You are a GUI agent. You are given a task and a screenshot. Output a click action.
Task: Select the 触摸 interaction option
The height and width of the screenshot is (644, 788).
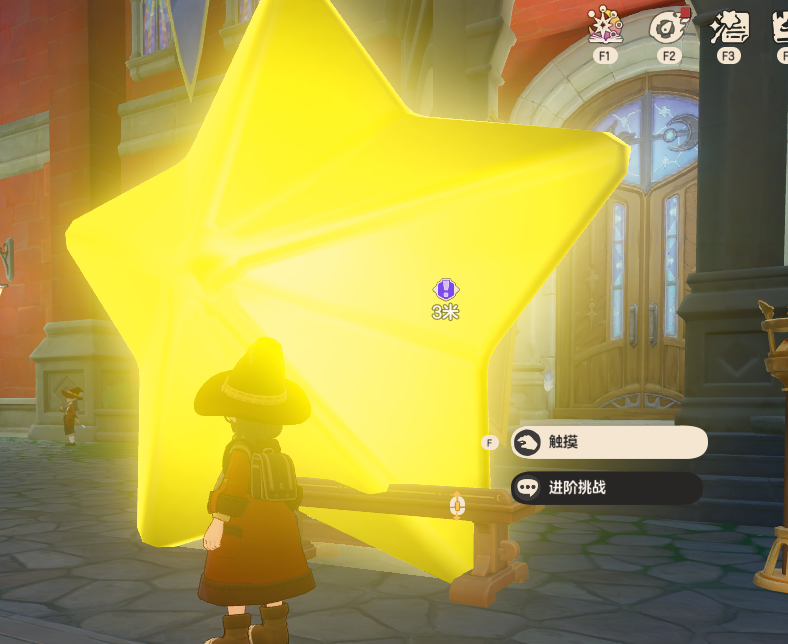point(608,442)
